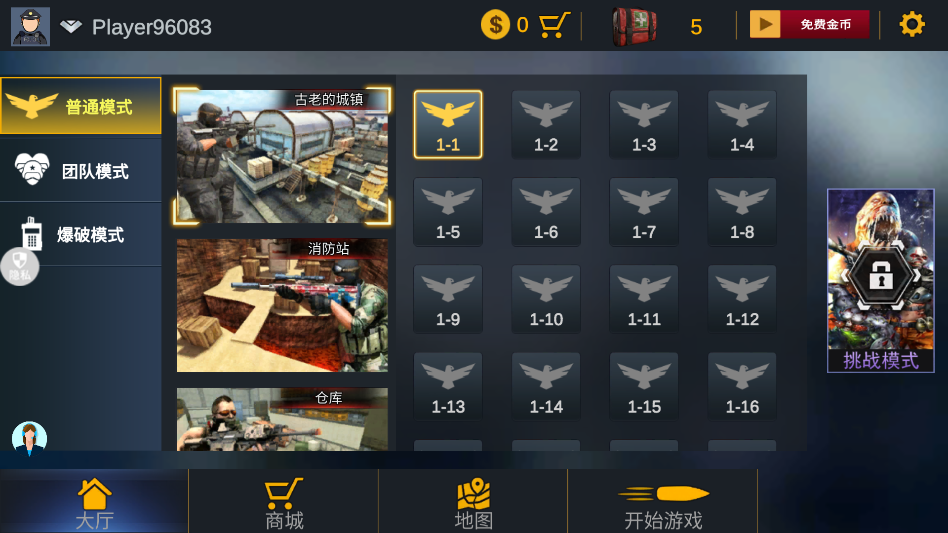Choose the 爆破模式 demolition mode

81,235
